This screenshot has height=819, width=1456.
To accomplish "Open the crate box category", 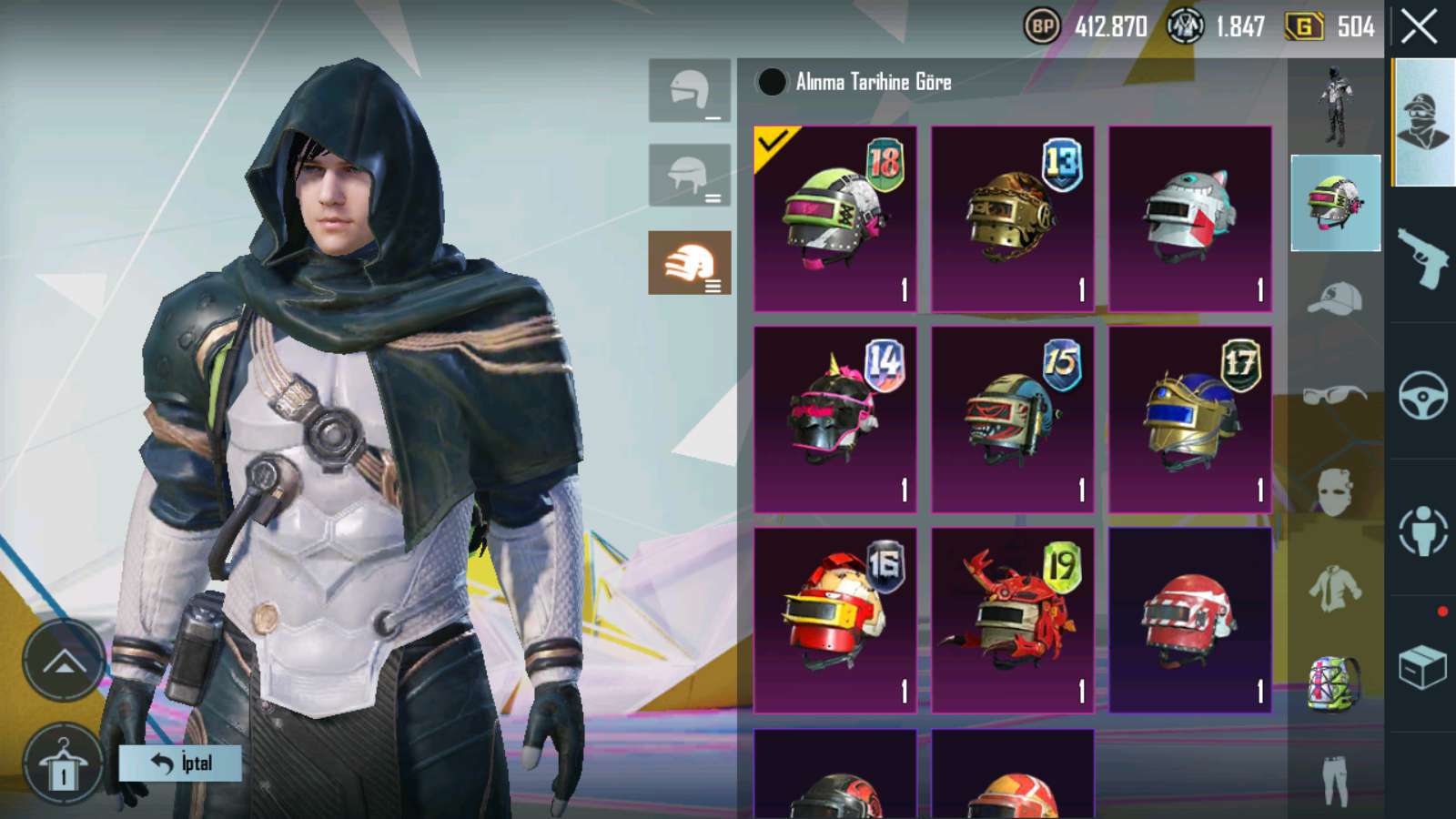I will 1422,667.
